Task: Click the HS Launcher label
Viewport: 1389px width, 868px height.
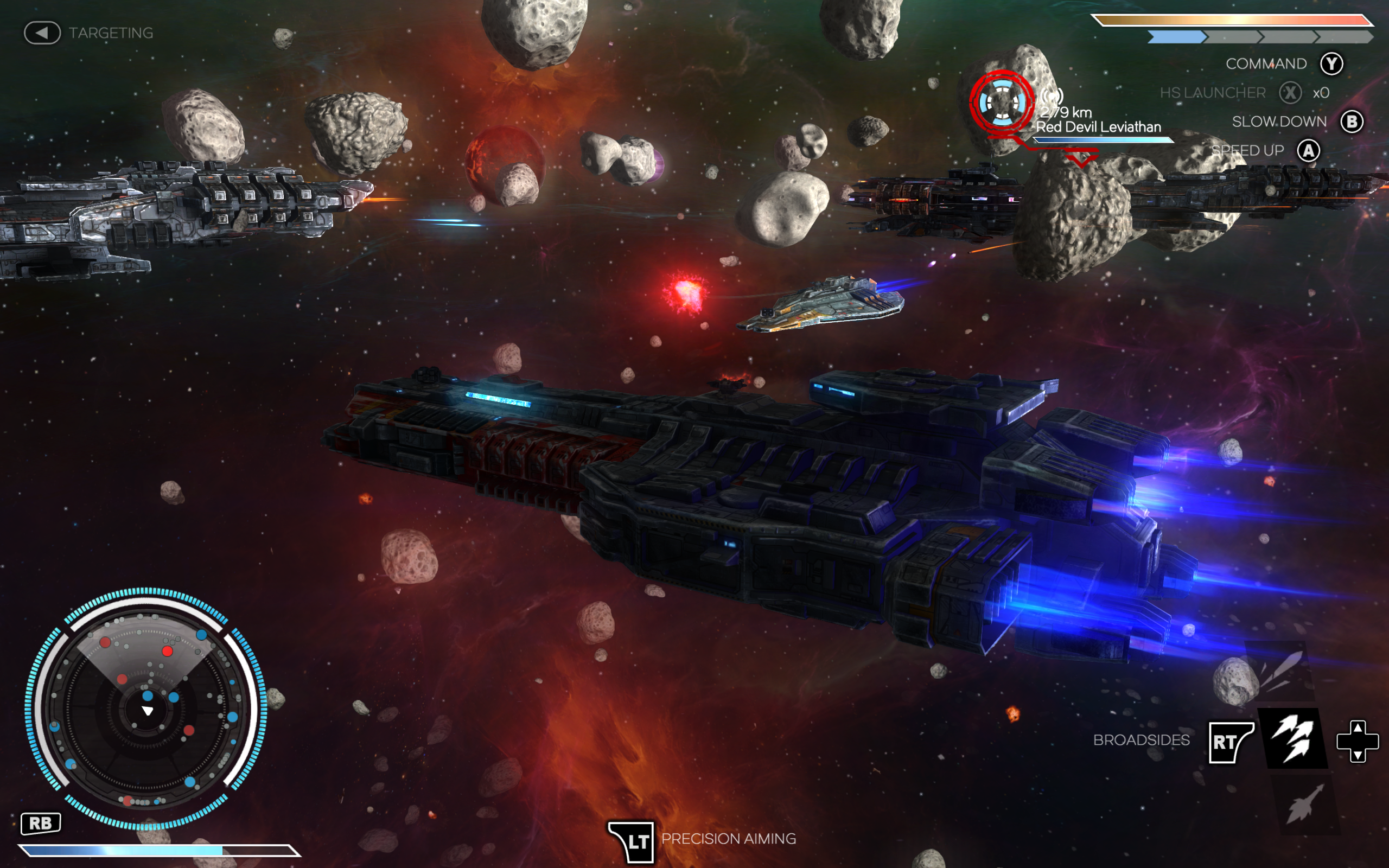Action: [1212, 93]
